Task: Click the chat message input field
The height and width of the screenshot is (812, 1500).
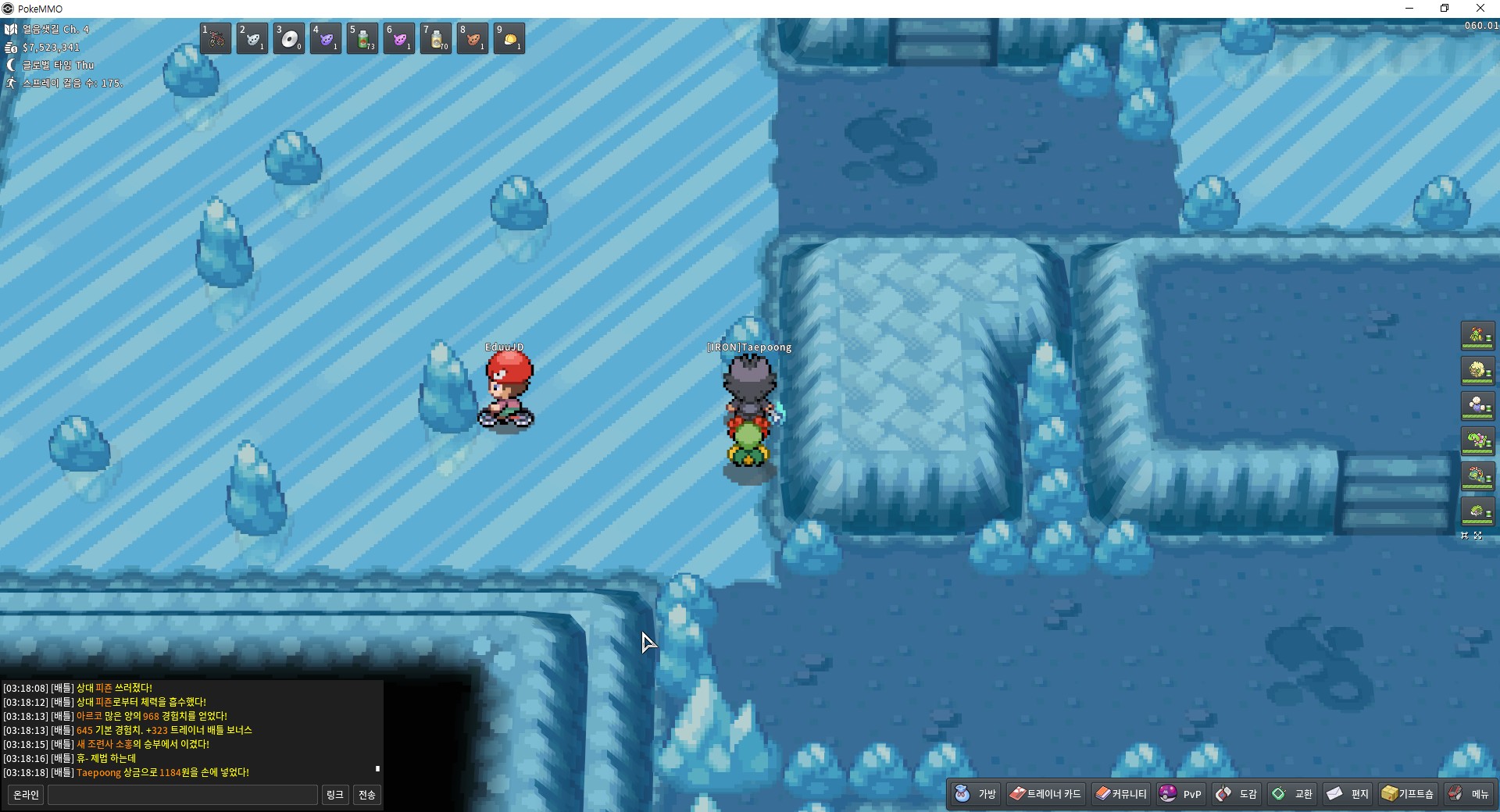Action: [x=183, y=795]
